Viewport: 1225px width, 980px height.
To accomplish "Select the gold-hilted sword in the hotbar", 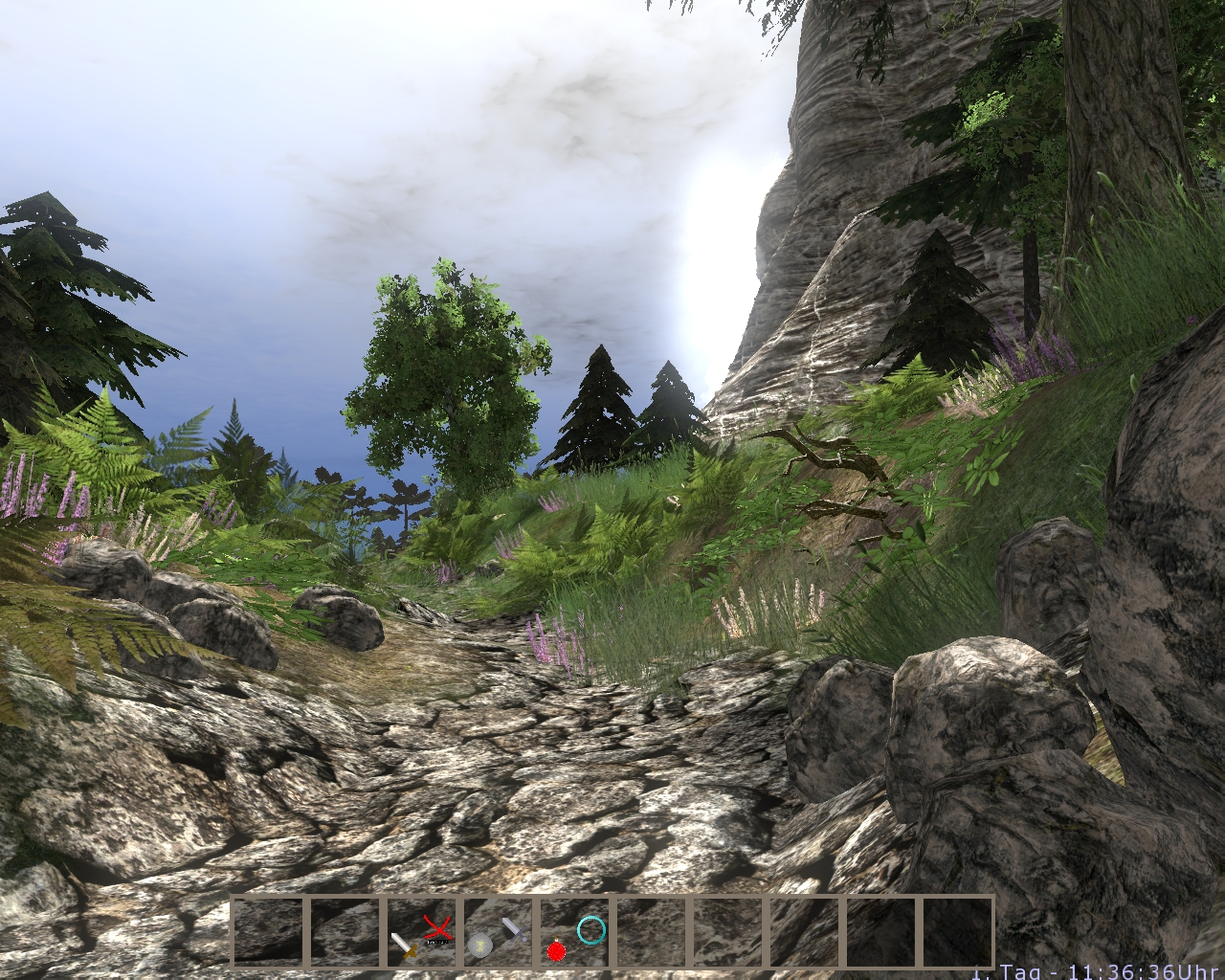I will pos(404,945).
